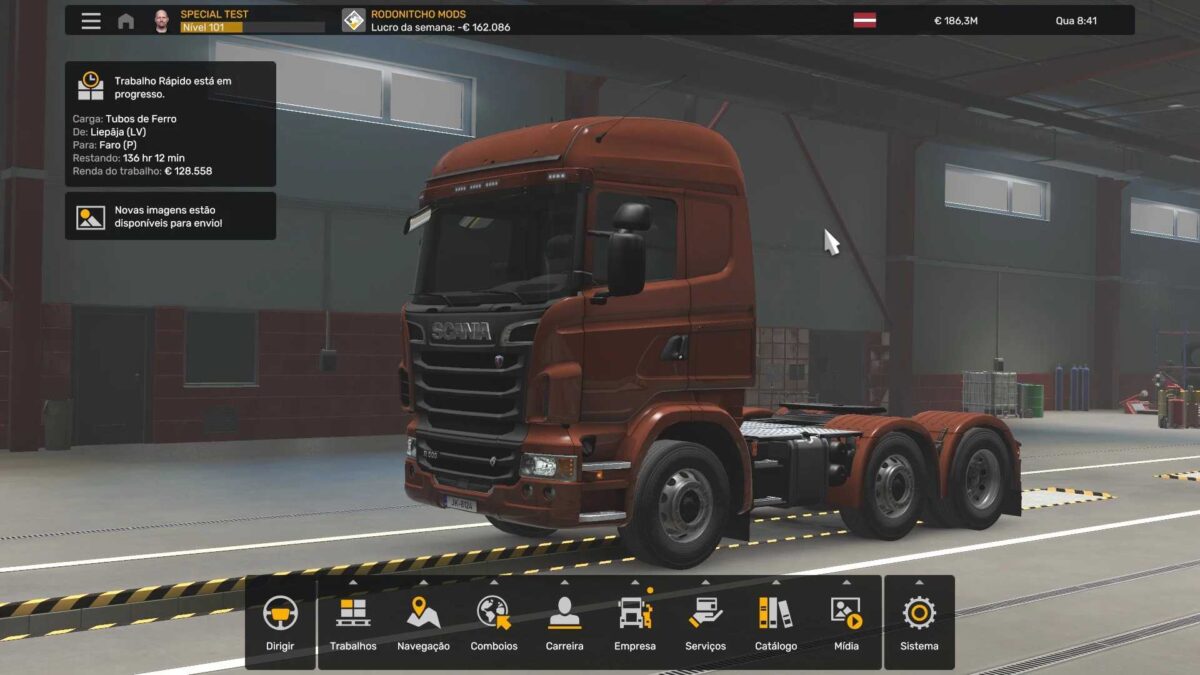
Task: Choose the Carreira menu
Action: 564,622
